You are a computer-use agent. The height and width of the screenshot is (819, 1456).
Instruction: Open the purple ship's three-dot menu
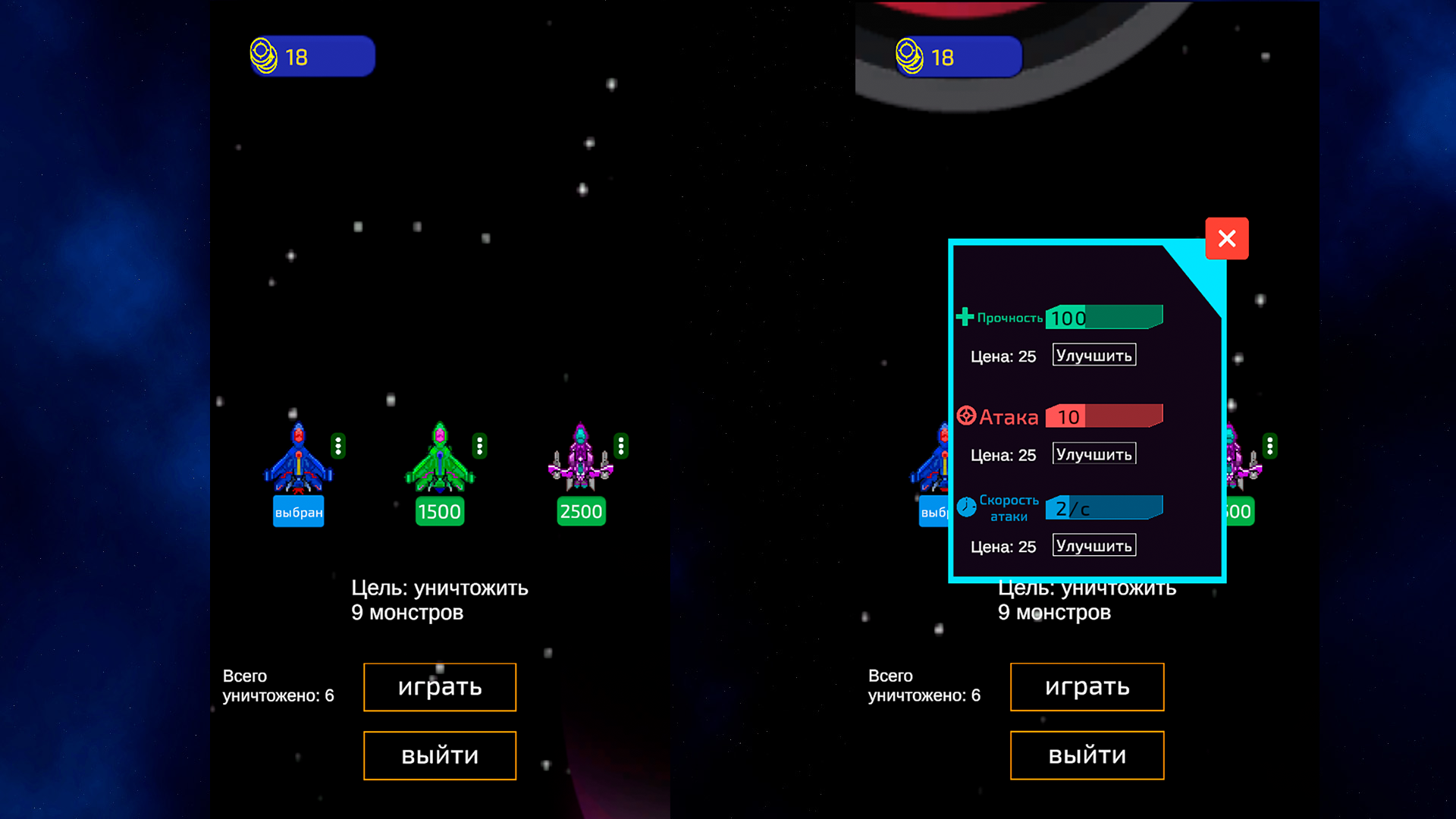click(622, 446)
